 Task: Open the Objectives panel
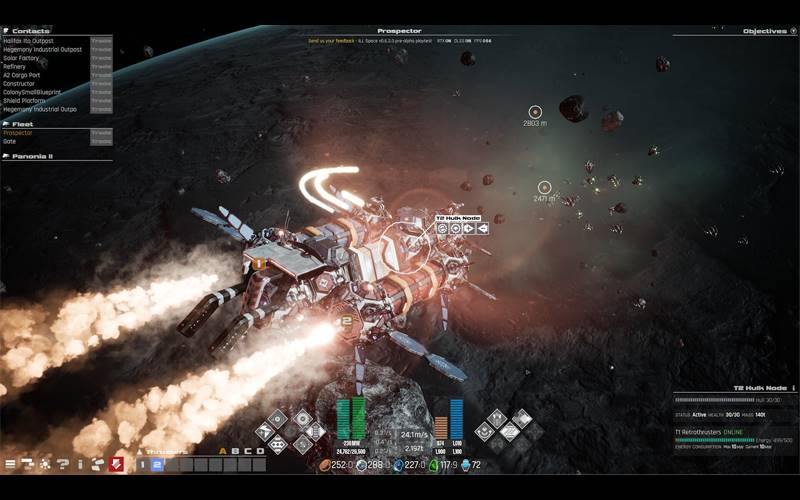[x=768, y=31]
